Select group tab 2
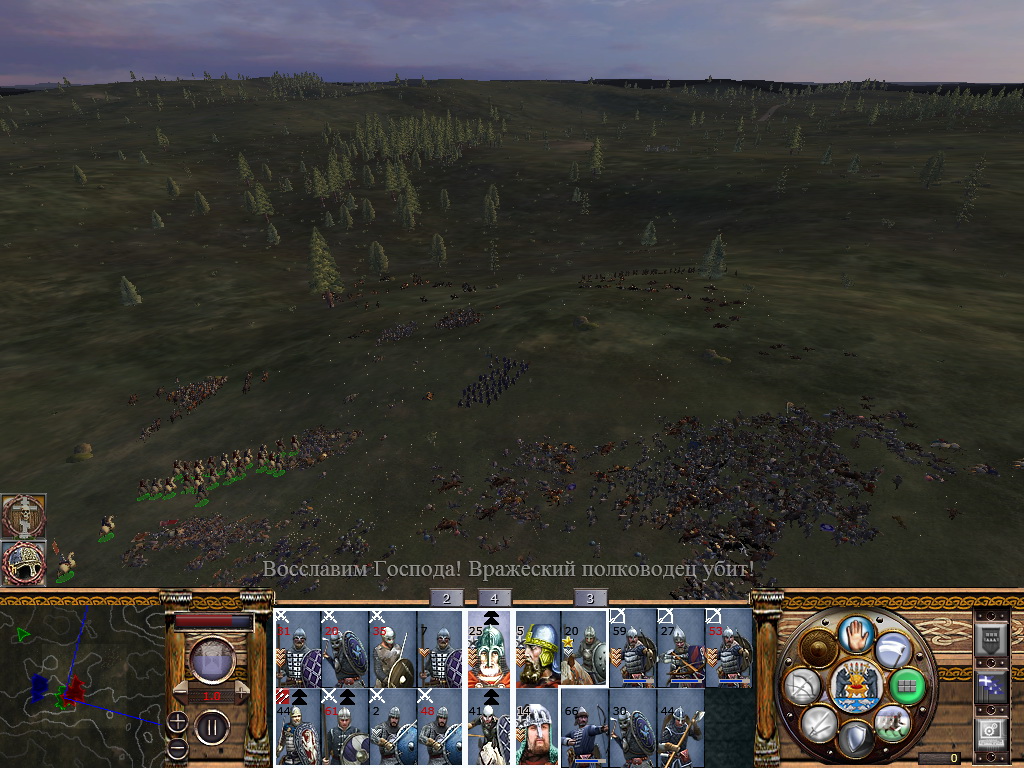Screen dimensions: 1024x768 pos(446,598)
